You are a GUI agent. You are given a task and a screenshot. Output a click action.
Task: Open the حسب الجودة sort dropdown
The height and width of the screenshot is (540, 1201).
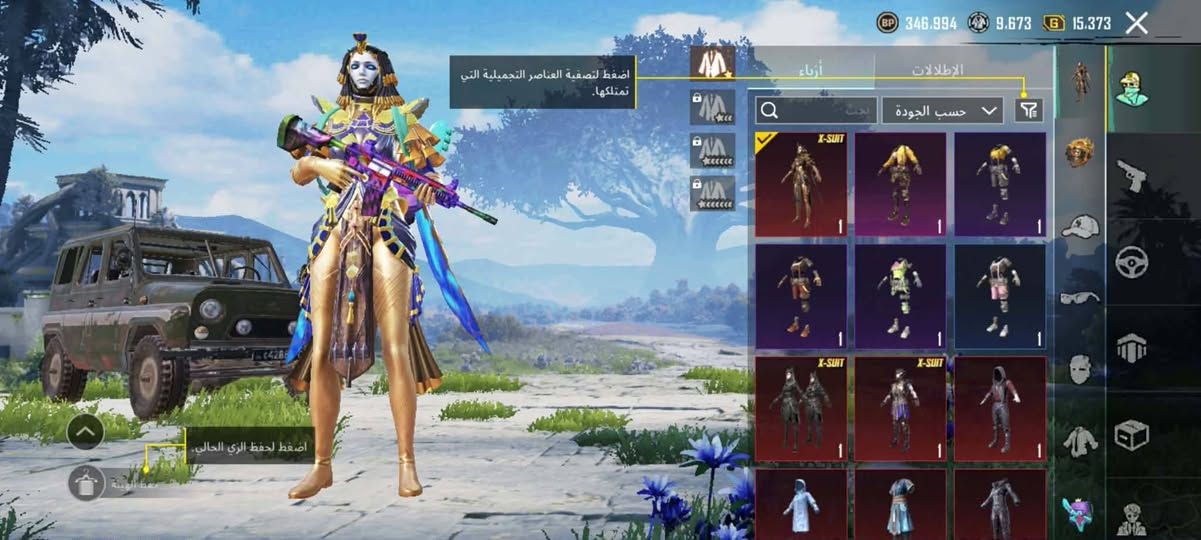[942, 110]
